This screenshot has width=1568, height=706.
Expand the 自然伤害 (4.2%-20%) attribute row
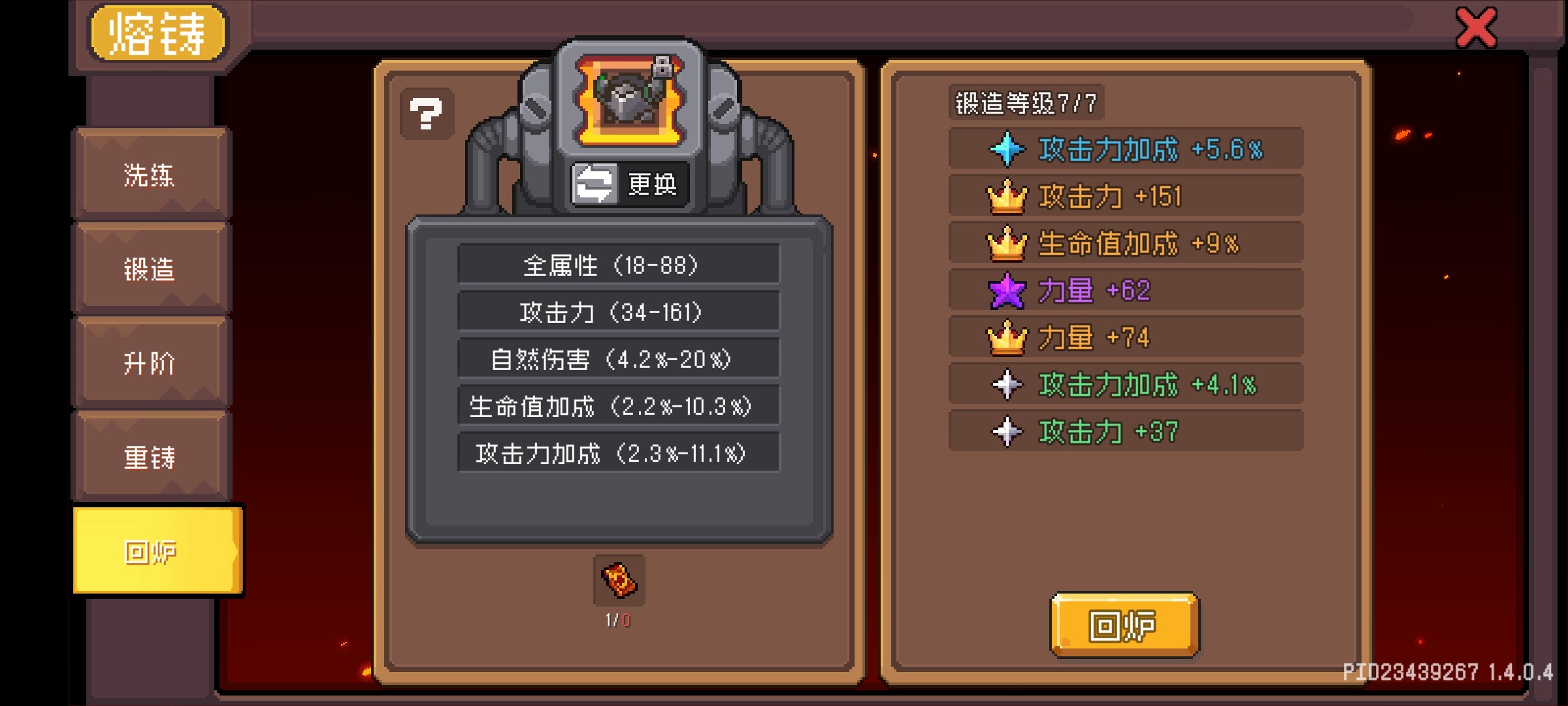point(619,358)
